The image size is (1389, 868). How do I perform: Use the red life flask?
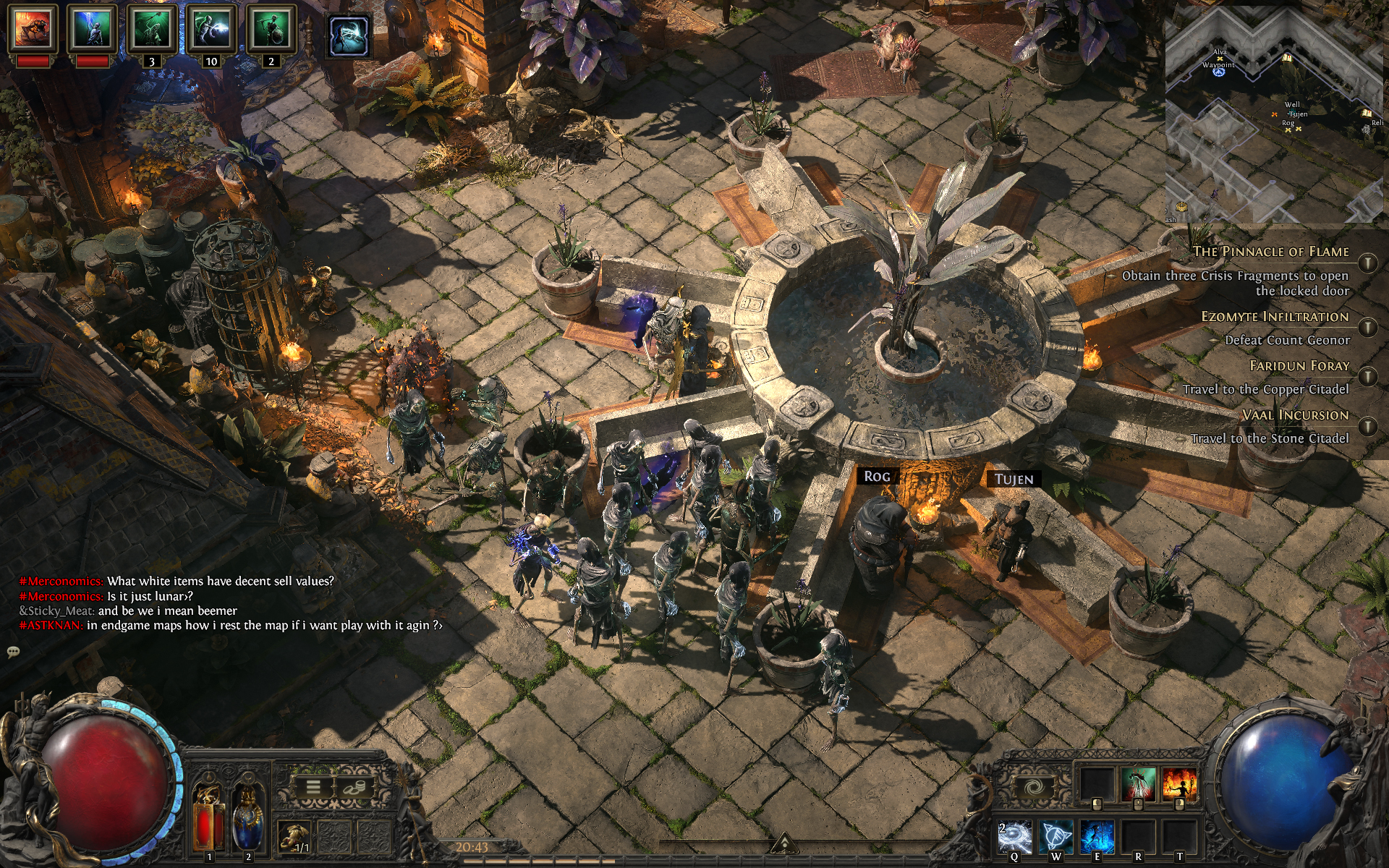click(x=209, y=817)
